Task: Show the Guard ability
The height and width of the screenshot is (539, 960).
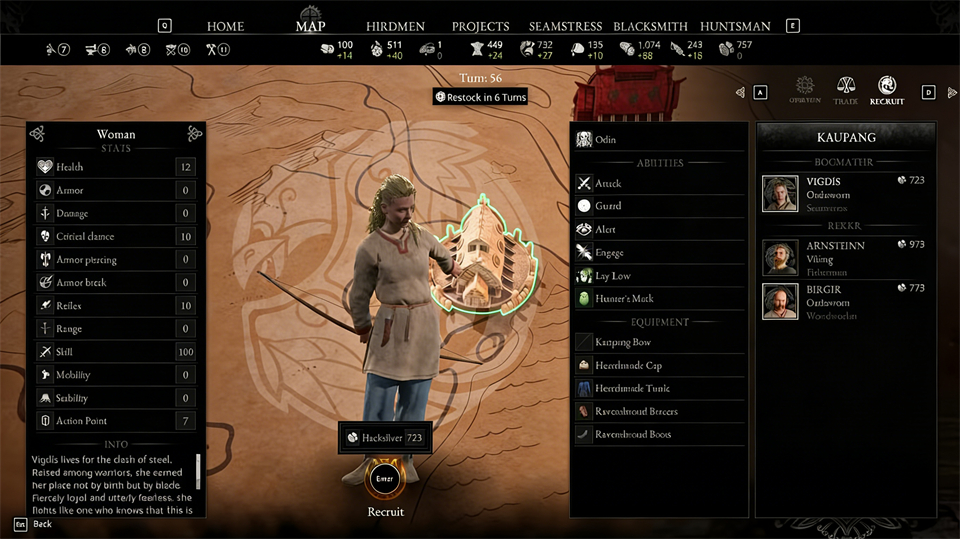Action: [x=659, y=206]
